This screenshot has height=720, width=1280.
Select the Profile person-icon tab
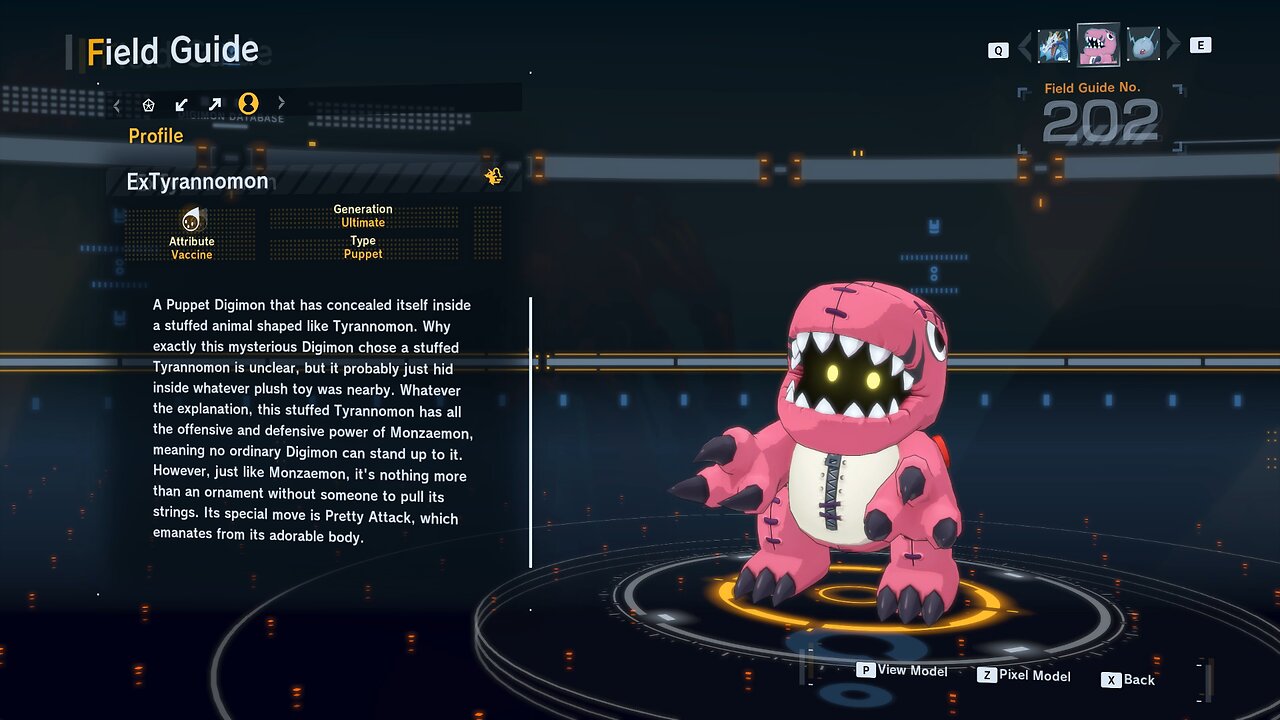(248, 103)
